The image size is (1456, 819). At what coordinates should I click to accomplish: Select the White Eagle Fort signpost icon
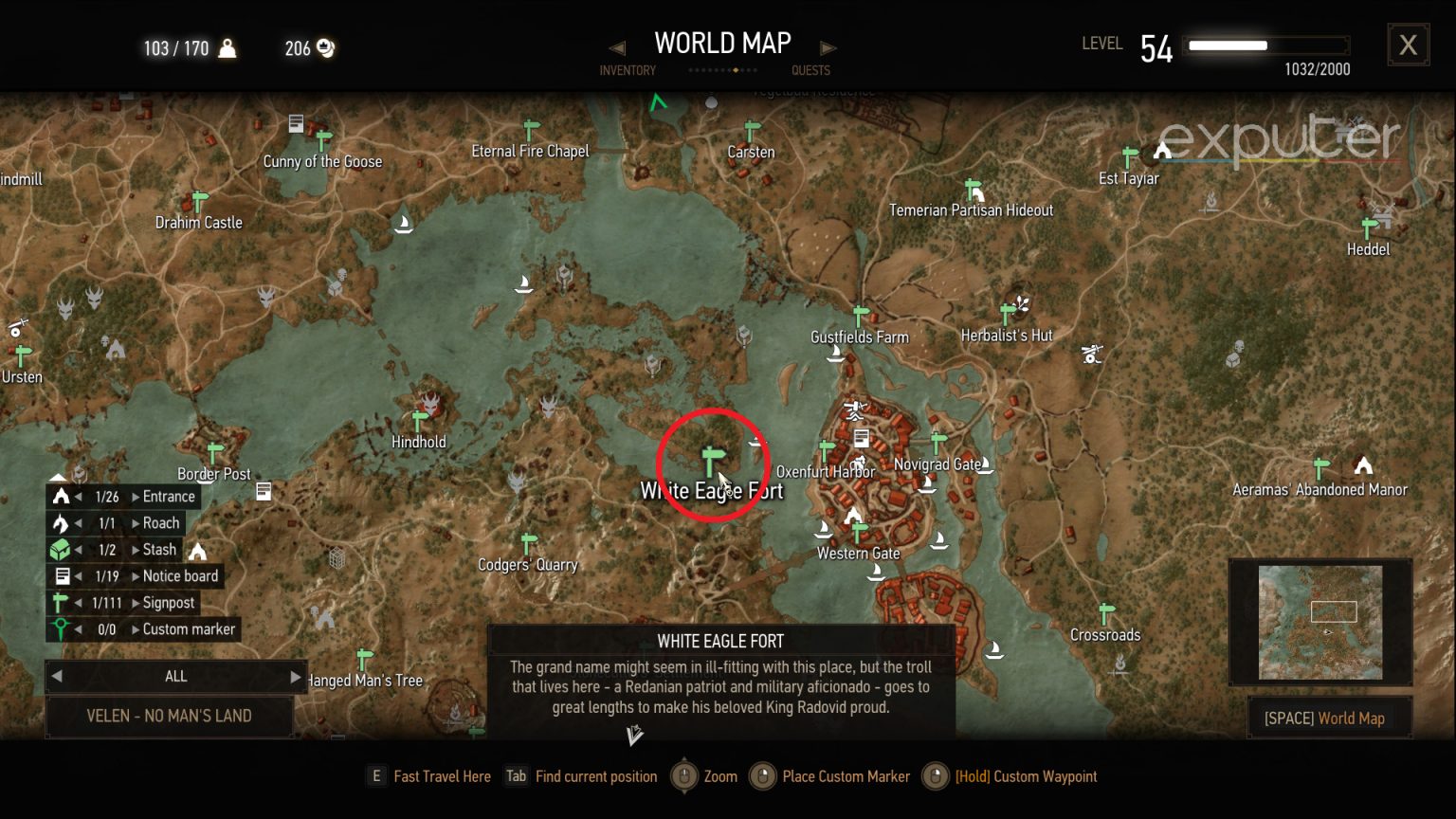click(x=711, y=457)
